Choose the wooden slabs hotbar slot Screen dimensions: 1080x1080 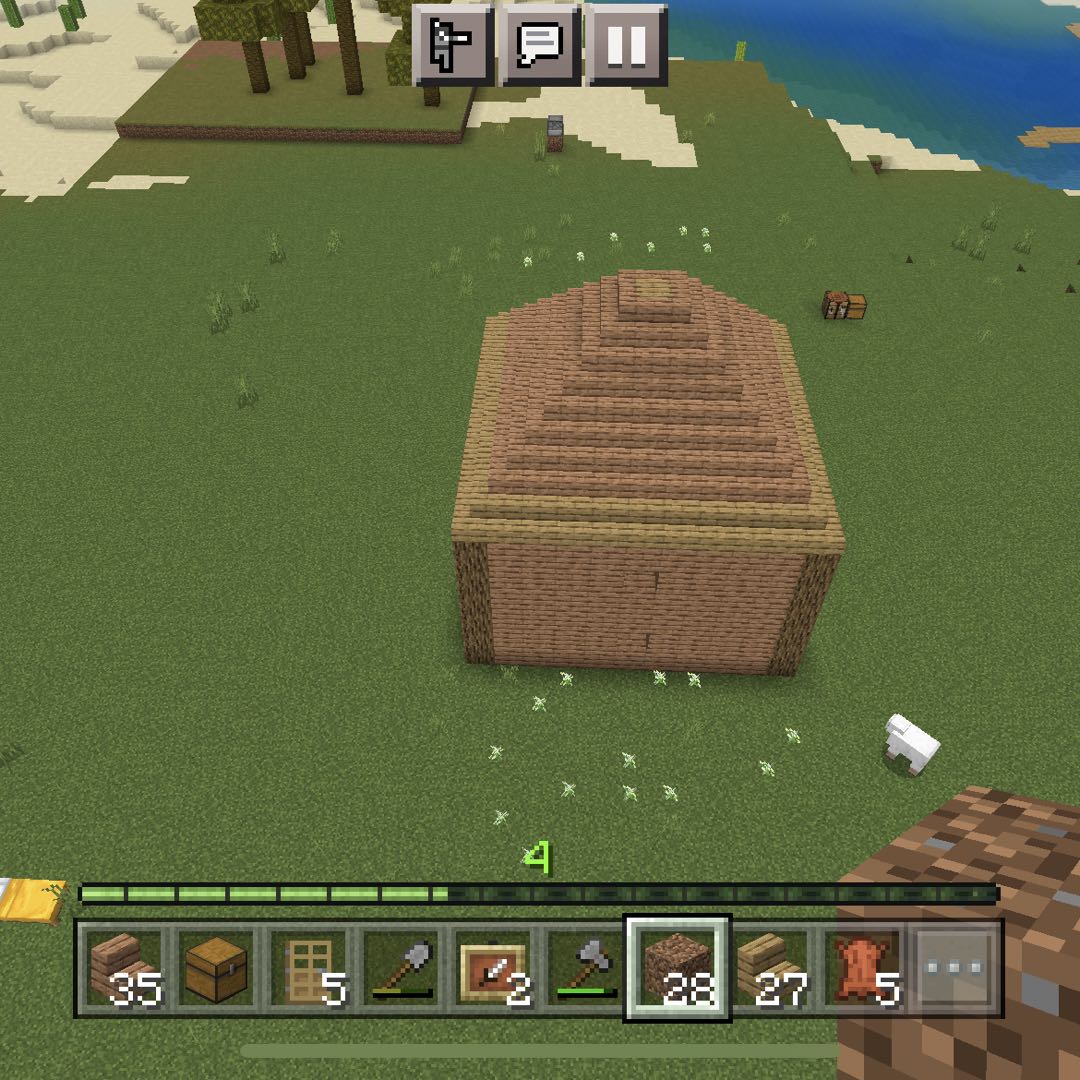point(769,968)
